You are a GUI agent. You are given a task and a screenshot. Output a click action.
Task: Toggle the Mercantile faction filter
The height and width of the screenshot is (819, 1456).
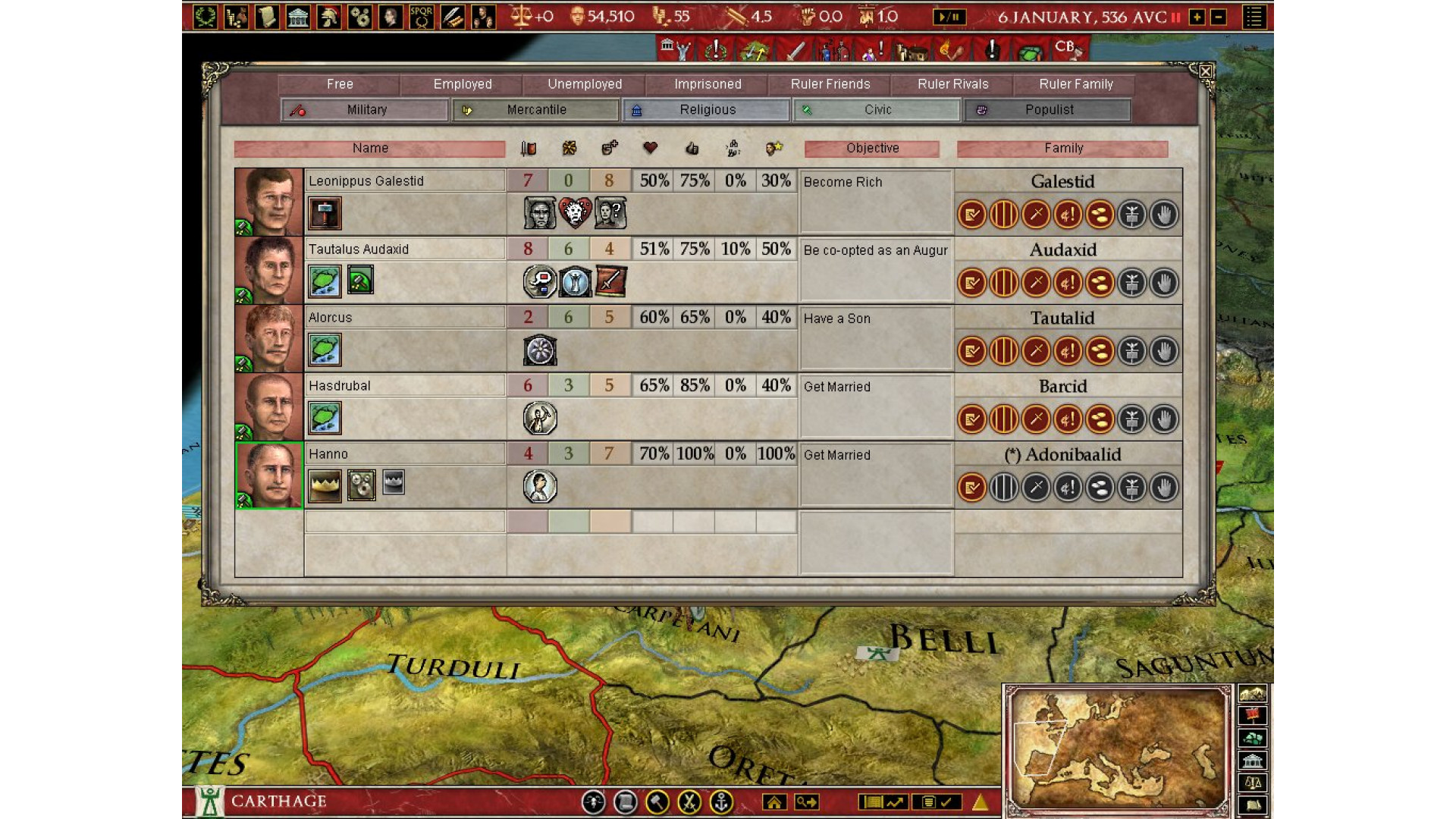pyautogui.click(x=536, y=110)
